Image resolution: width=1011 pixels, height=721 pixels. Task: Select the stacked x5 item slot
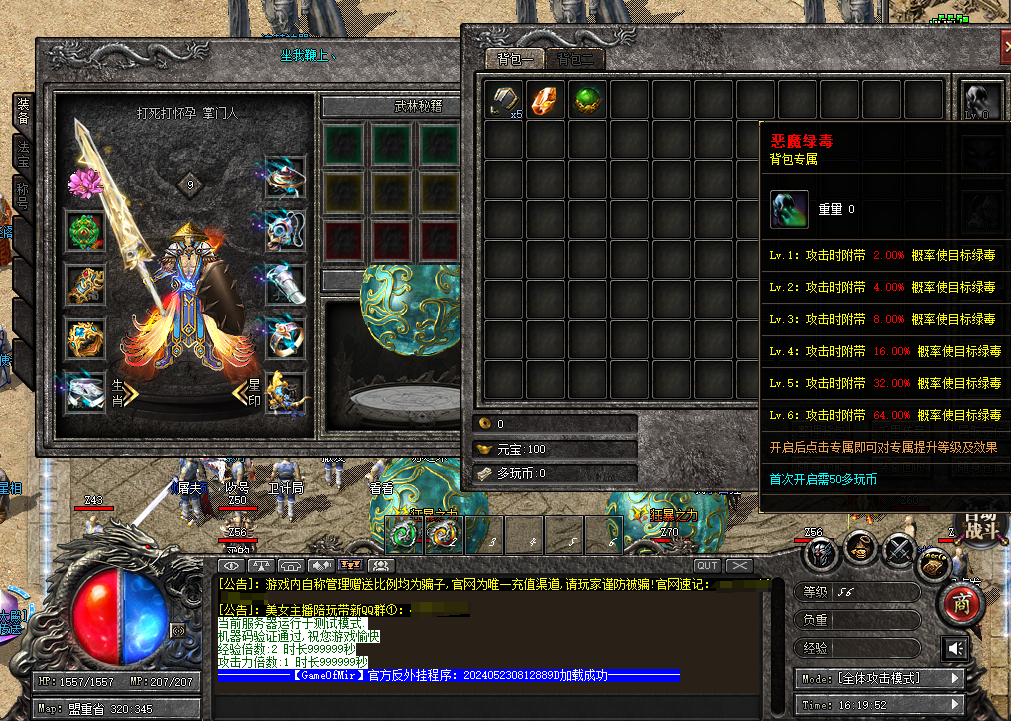click(504, 100)
